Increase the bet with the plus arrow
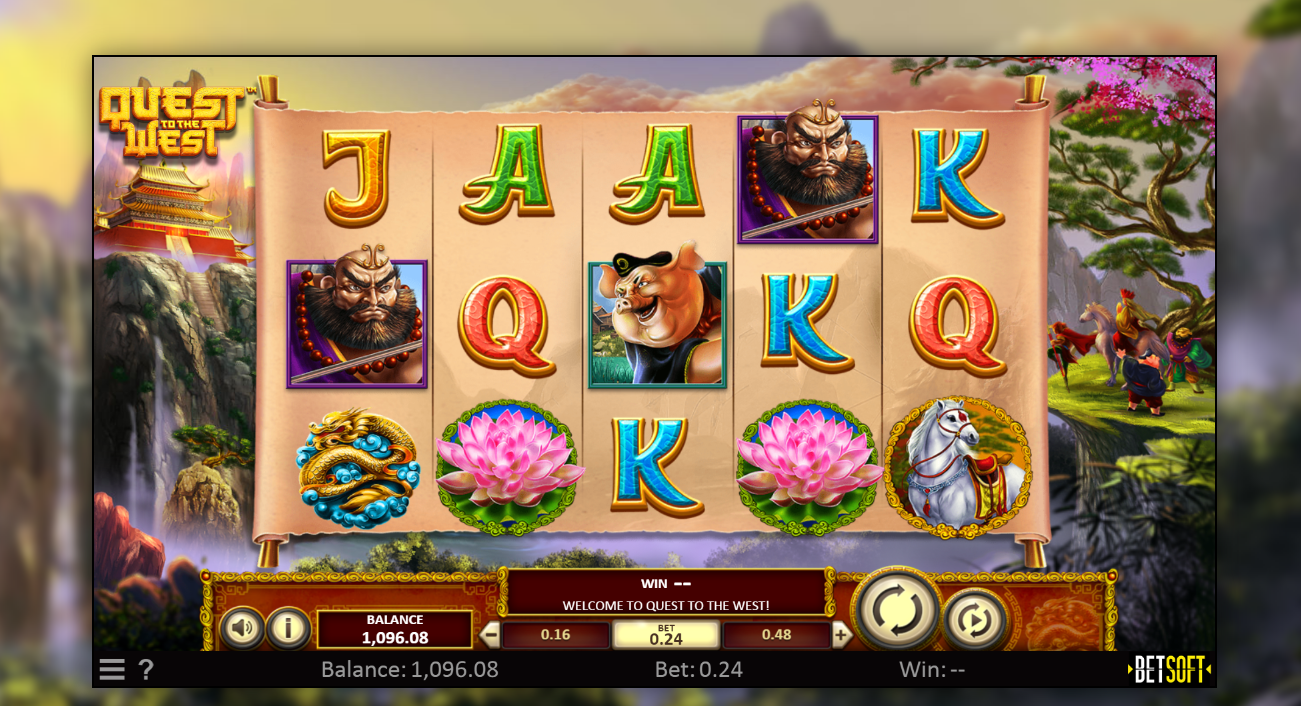Image resolution: width=1301 pixels, height=706 pixels. coord(841,634)
